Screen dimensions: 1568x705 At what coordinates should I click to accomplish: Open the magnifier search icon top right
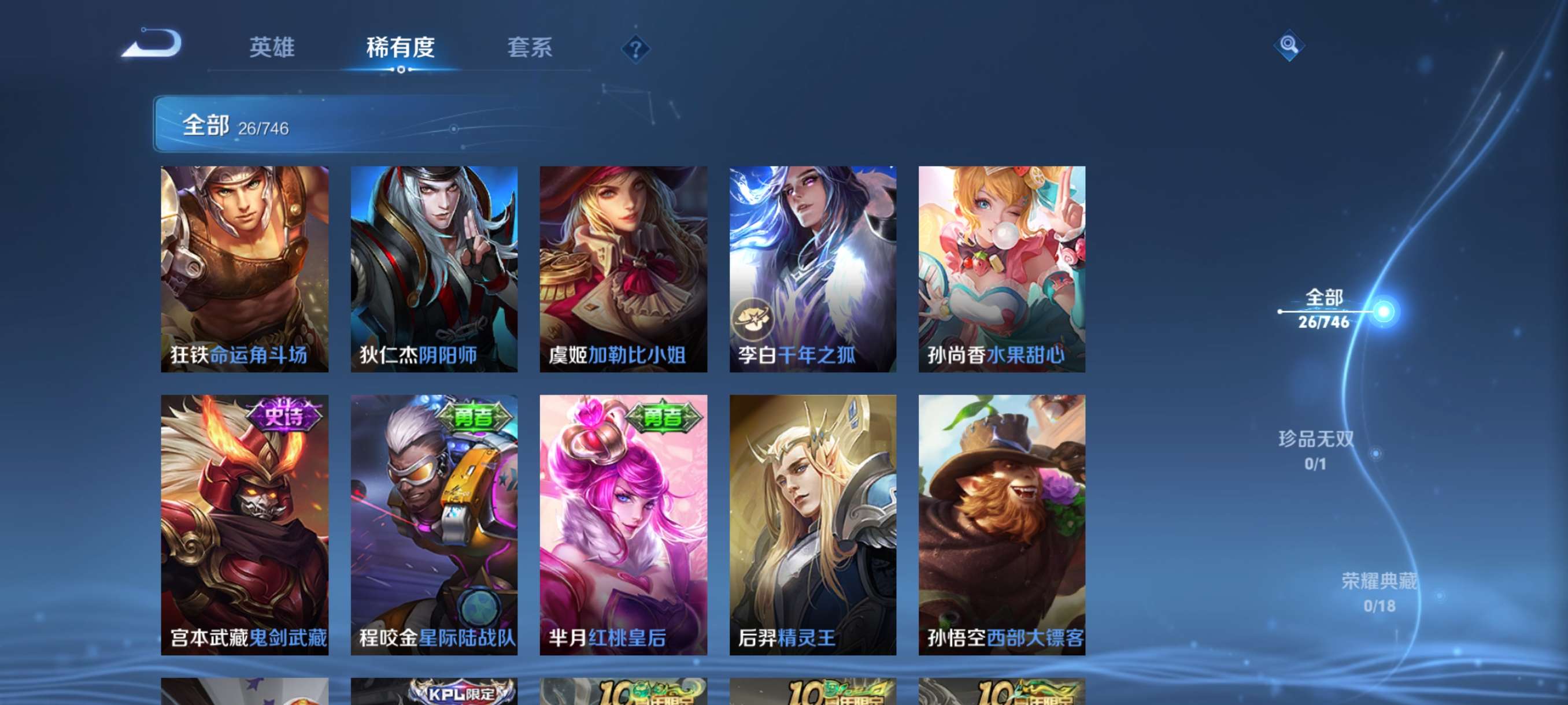[1290, 46]
